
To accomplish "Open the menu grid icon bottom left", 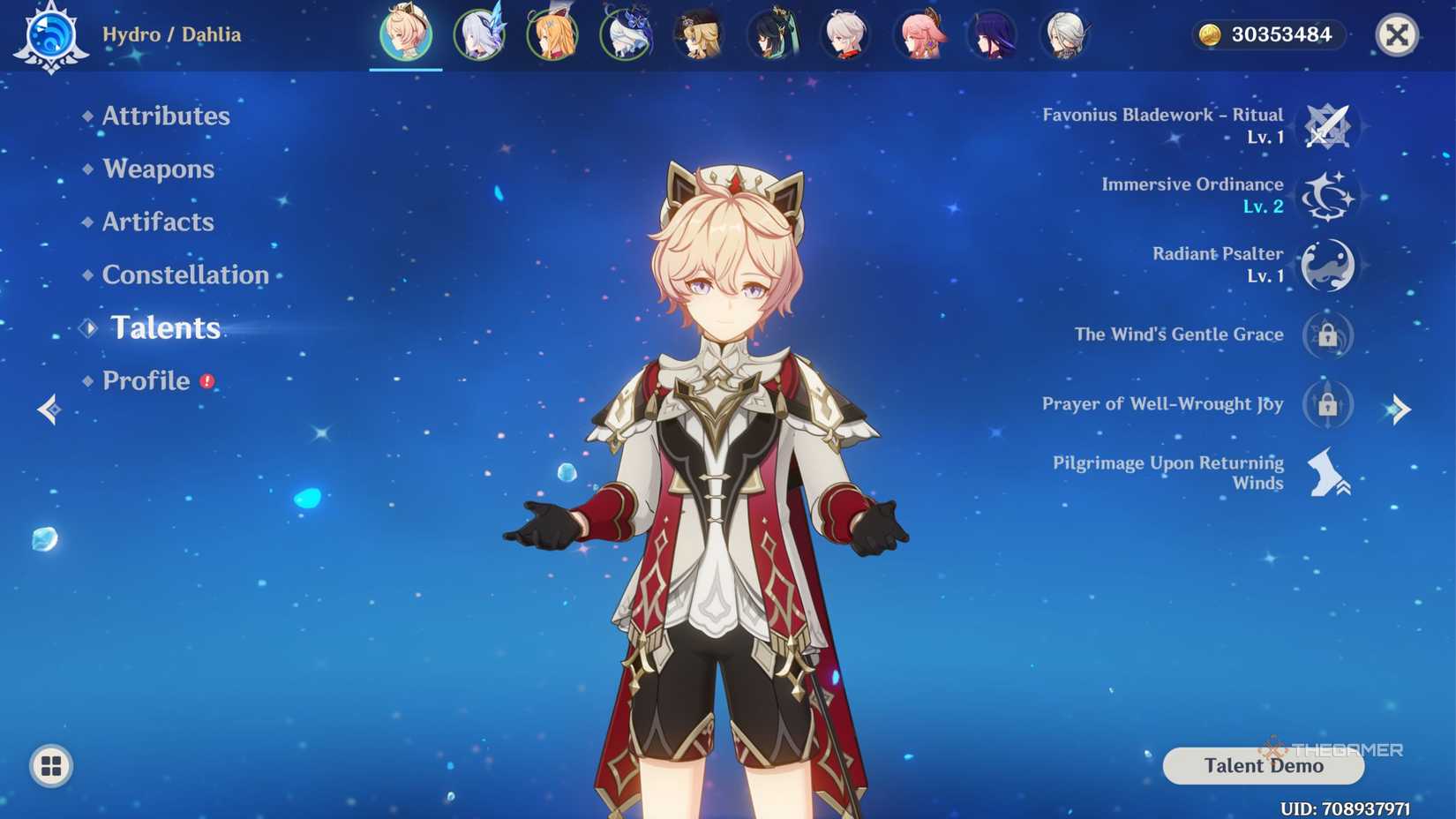I will point(50,767).
